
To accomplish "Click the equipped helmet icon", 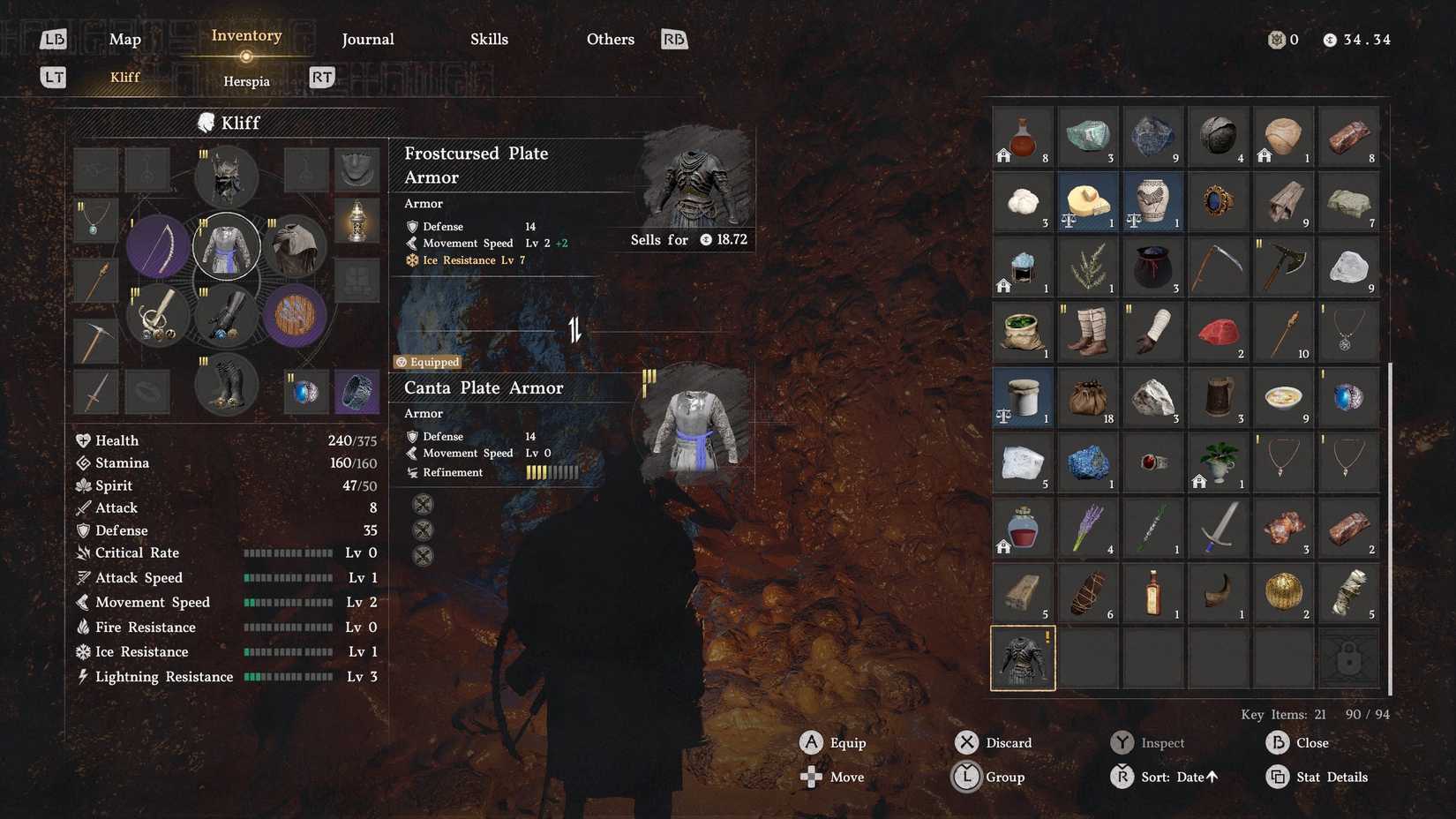I will click(x=225, y=177).
